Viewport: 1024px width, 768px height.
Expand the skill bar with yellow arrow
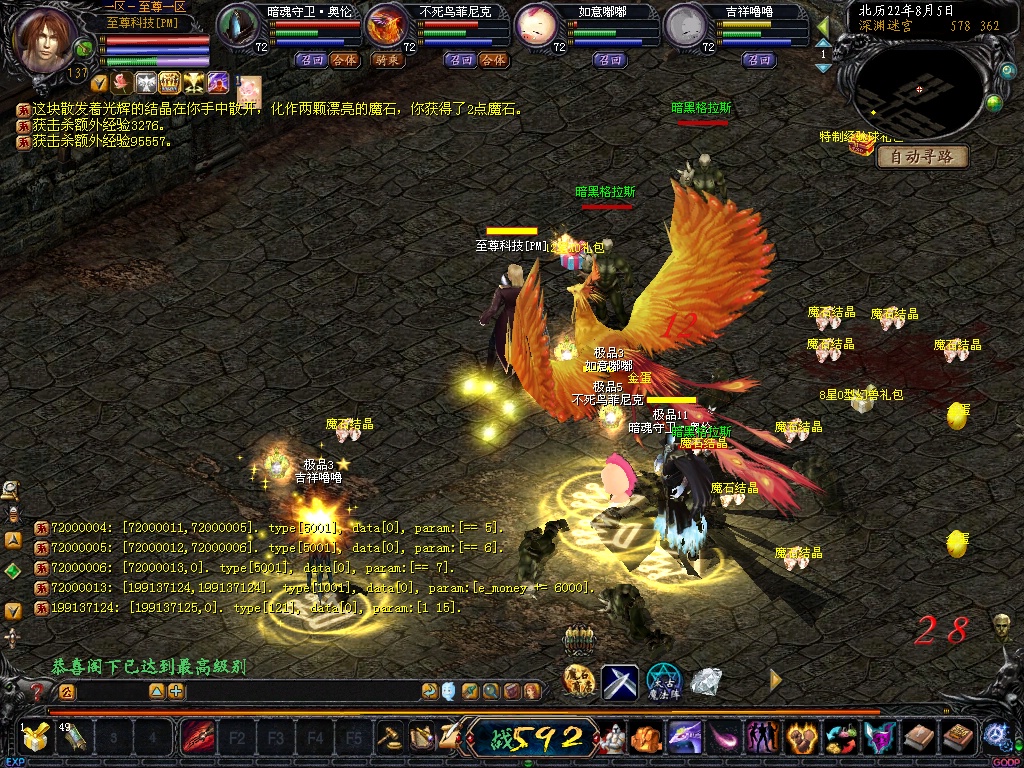(x=775, y=681)
